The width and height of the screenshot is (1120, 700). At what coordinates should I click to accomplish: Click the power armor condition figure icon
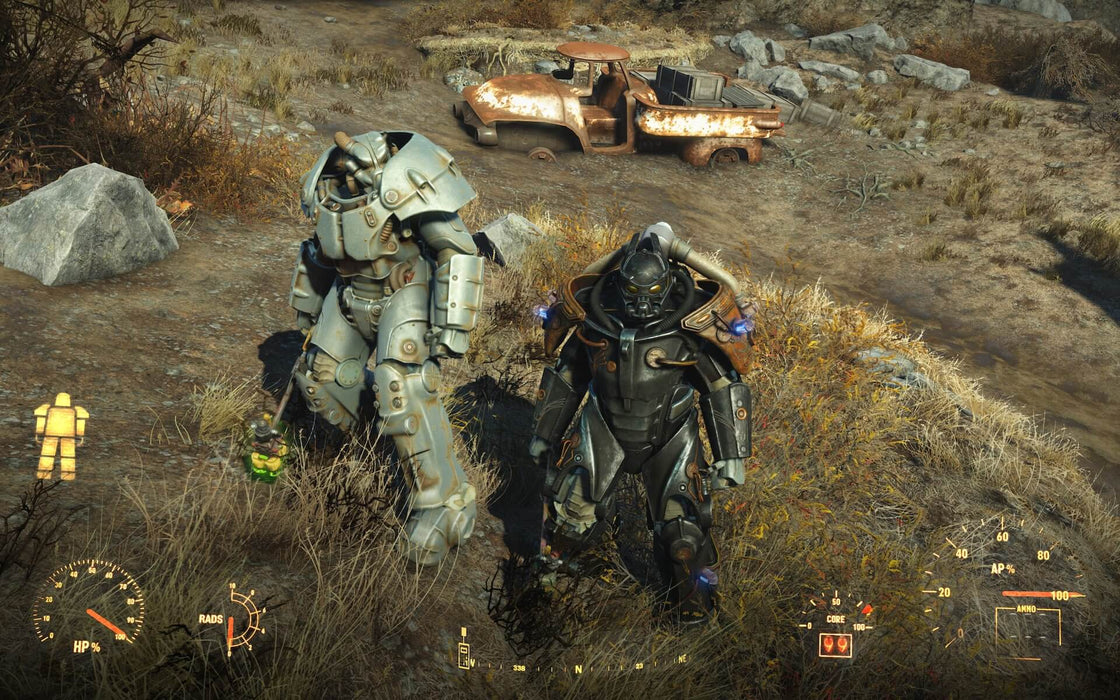(x=61, y=436)
